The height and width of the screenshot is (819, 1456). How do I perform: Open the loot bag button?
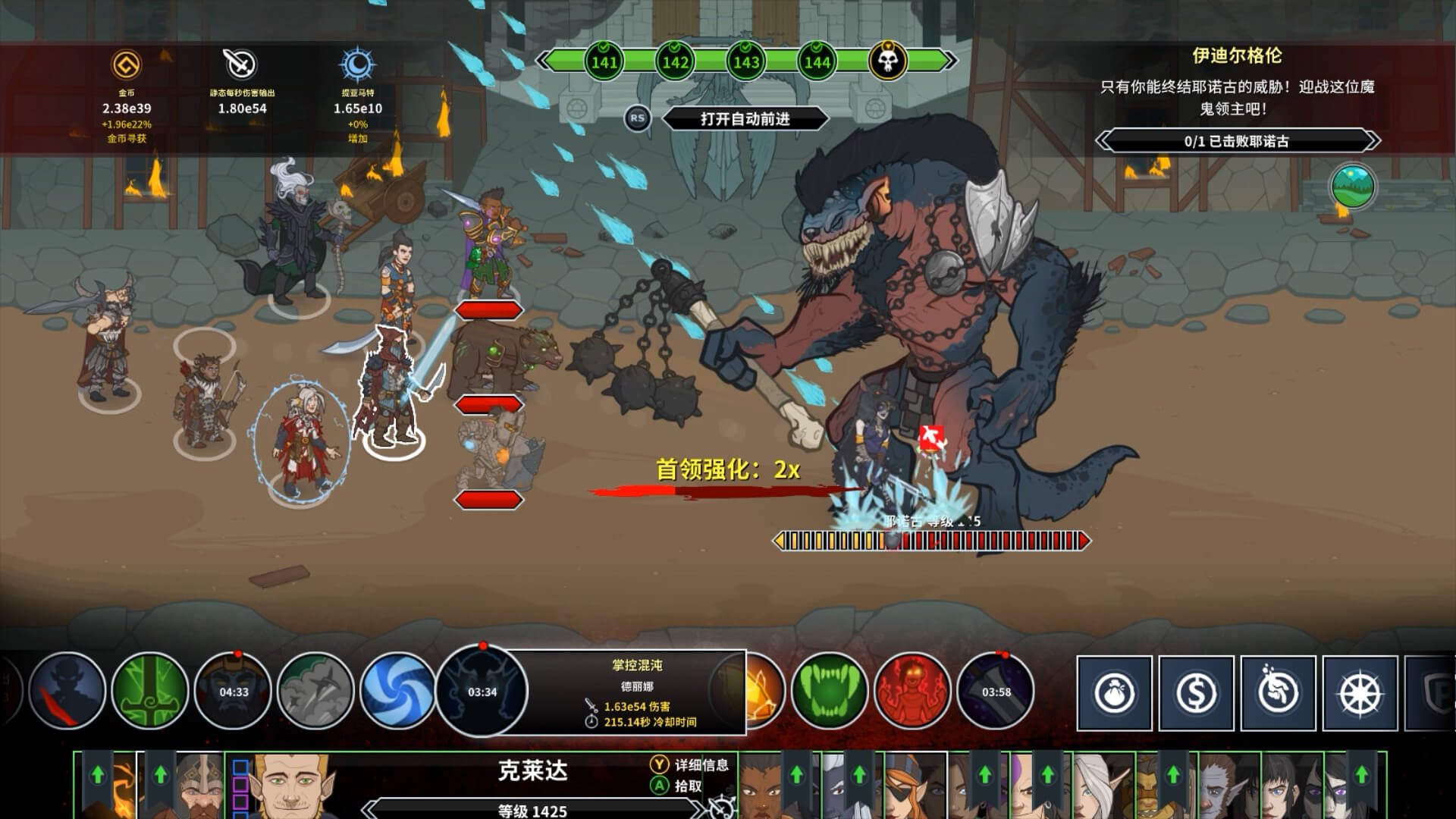click(1115, 693)
